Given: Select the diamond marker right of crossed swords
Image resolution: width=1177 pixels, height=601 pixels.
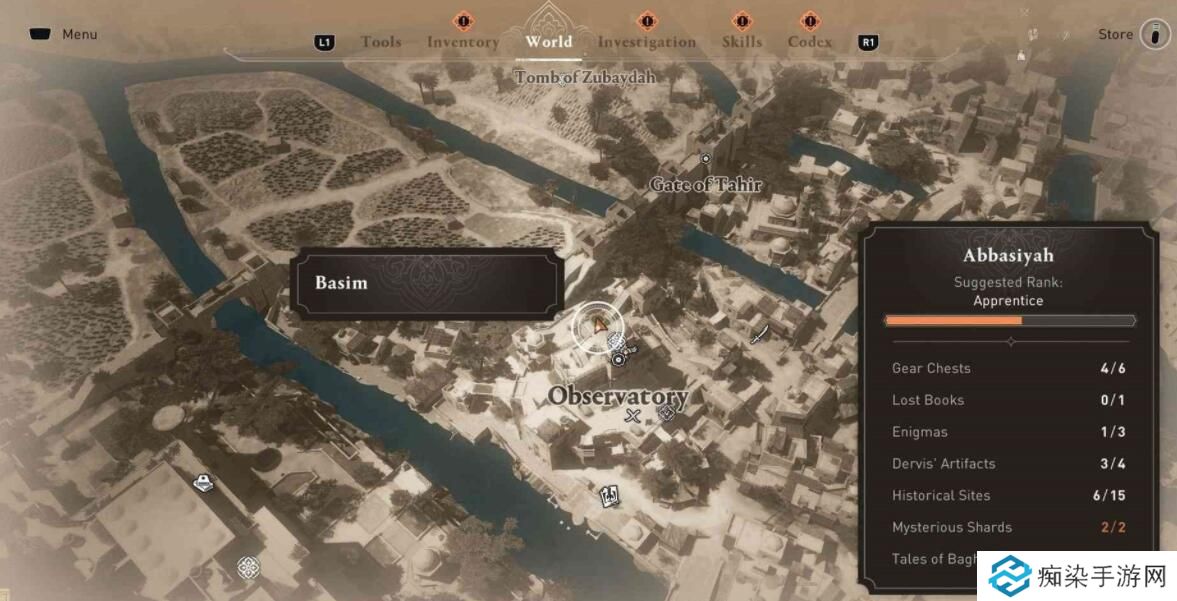Looking at the screenshot, I should (666, 413).
